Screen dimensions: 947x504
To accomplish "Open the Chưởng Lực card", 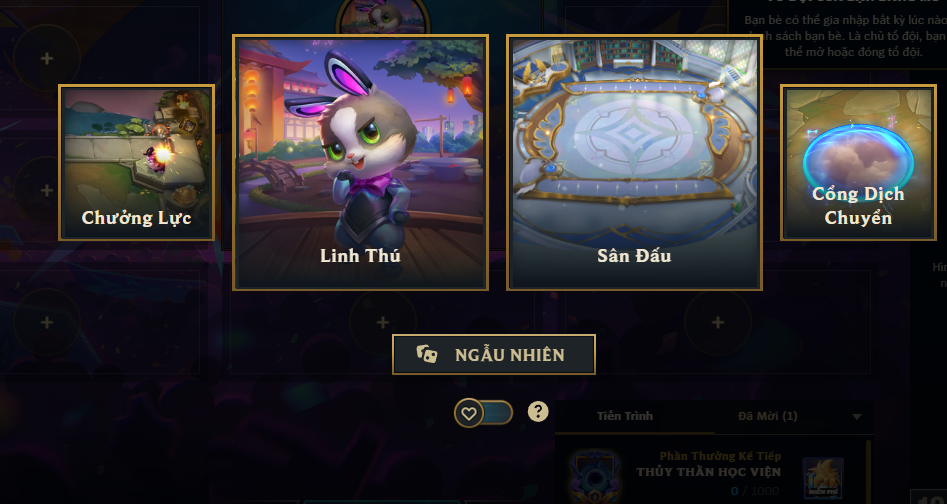I will (x=136, y=162).
